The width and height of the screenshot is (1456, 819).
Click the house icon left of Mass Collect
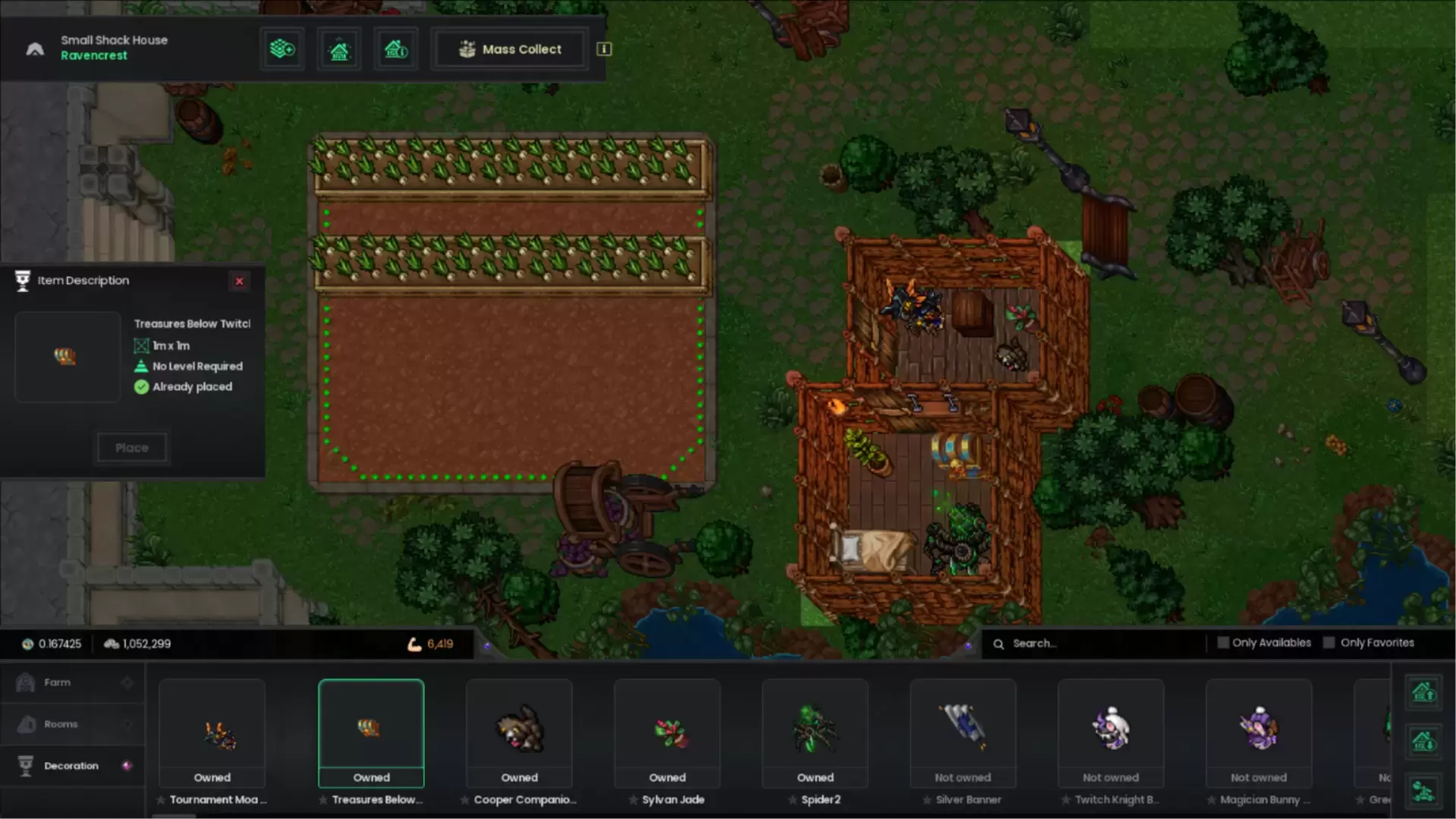395,49
